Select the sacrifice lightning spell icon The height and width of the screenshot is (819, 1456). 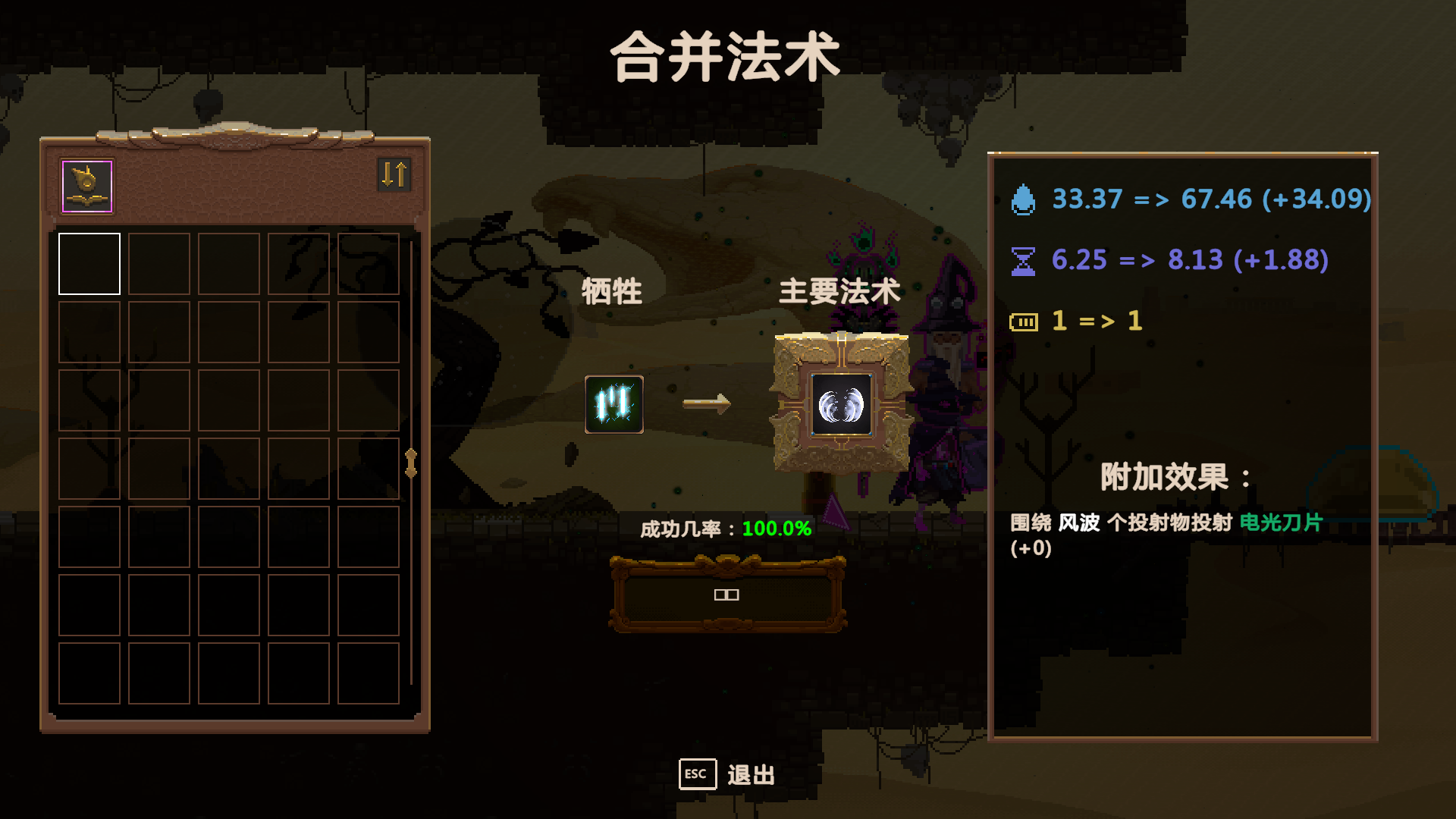pos(616,405)
